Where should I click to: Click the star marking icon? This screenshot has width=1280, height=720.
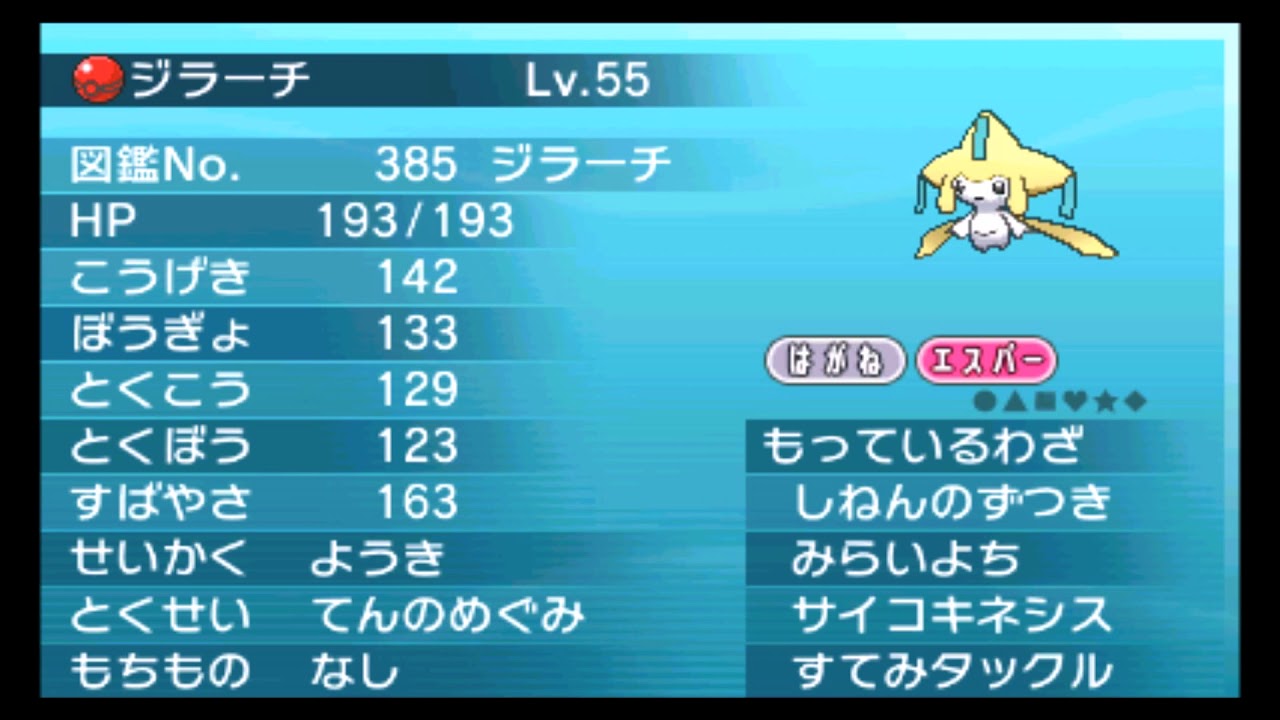tap(1105, 400)
